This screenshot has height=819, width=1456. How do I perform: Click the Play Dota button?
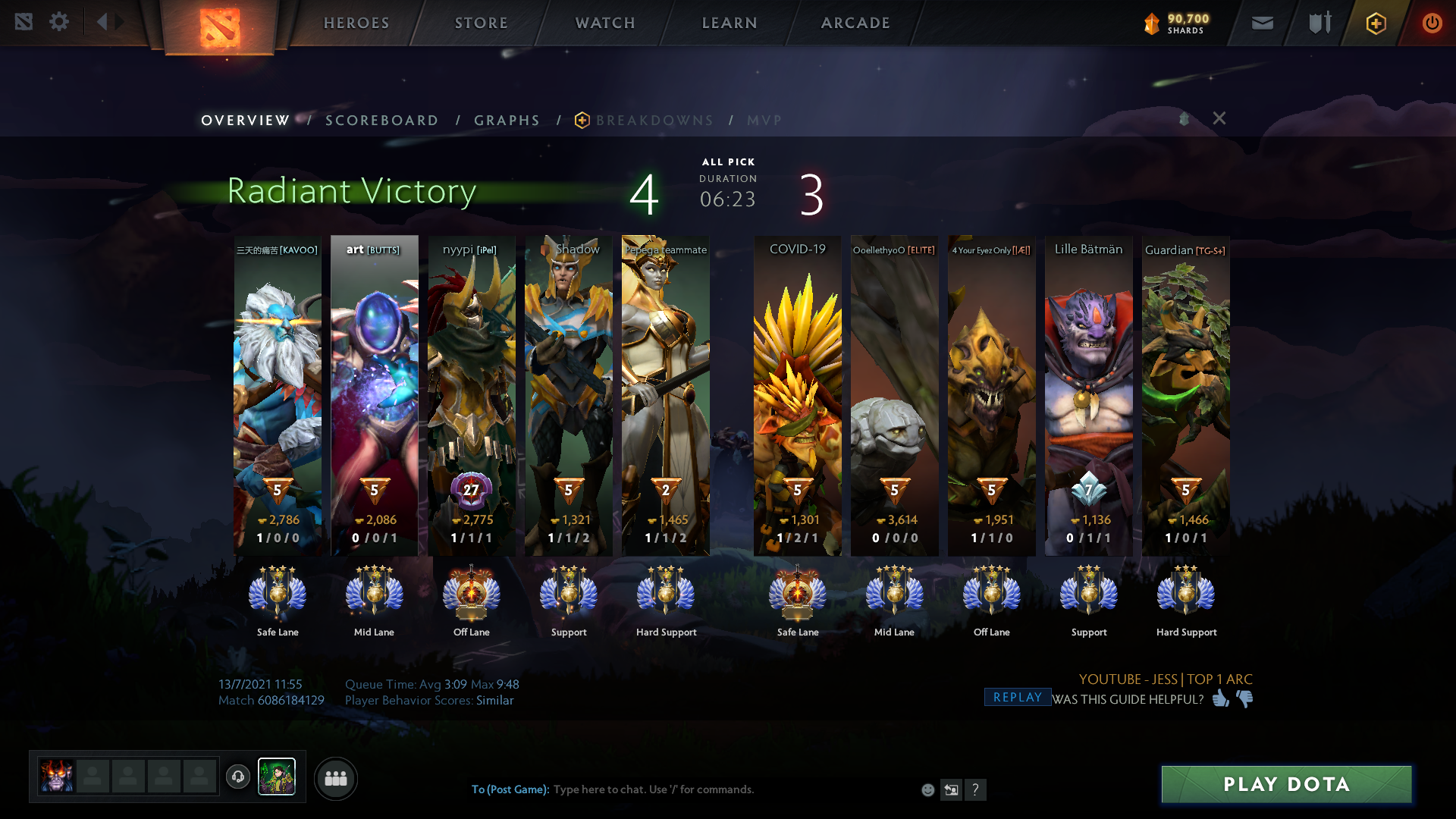(1286, 784)
